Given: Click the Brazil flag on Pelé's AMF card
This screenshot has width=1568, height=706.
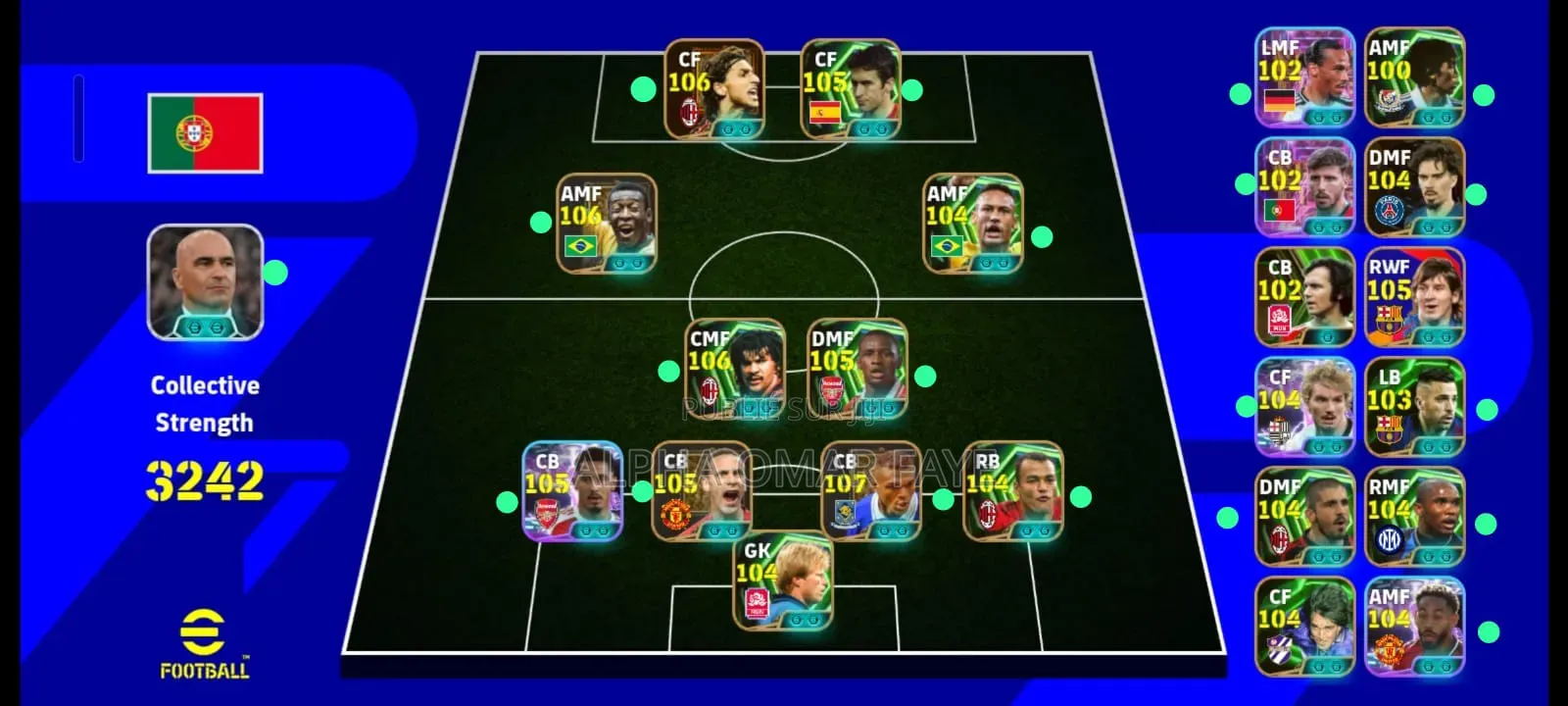Looking at the screenshot, I should (580, 246).
